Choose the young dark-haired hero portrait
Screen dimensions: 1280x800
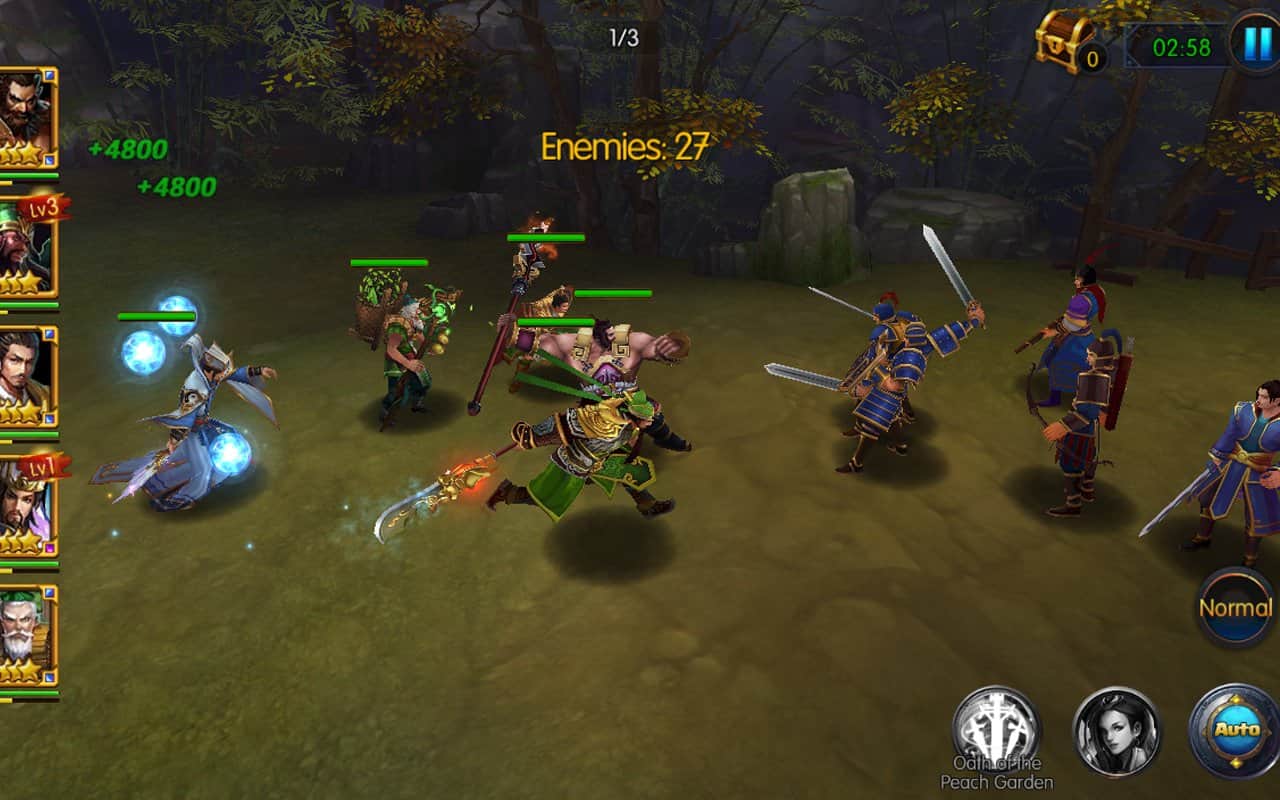(26, 377)
